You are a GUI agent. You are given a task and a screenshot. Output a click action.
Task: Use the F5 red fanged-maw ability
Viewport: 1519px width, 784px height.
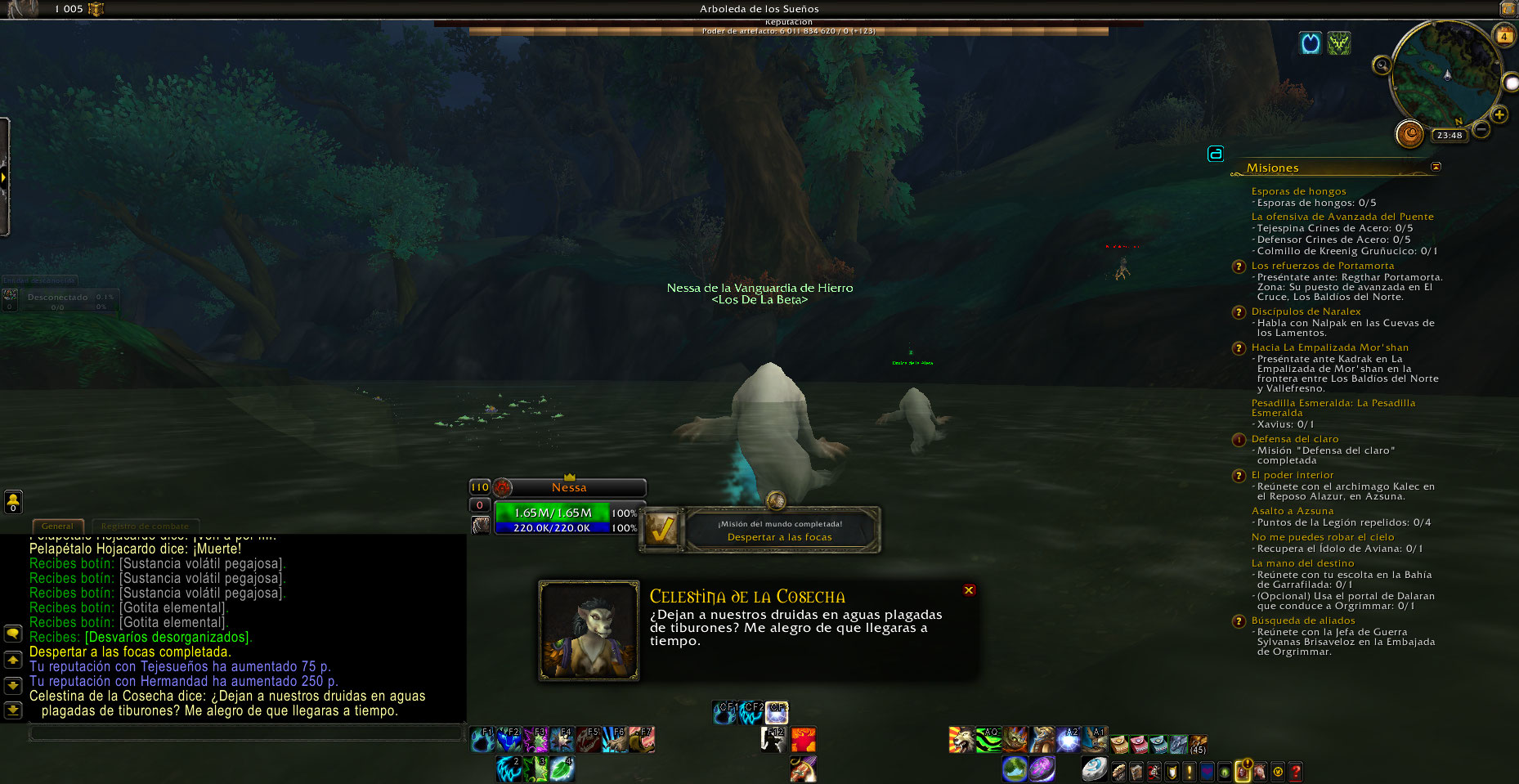click(589, 740)
